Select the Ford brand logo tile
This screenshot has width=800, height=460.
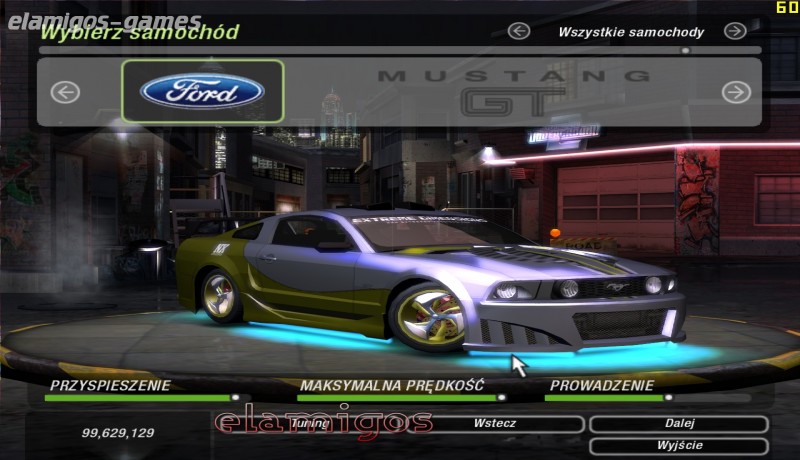click(203, 92)
